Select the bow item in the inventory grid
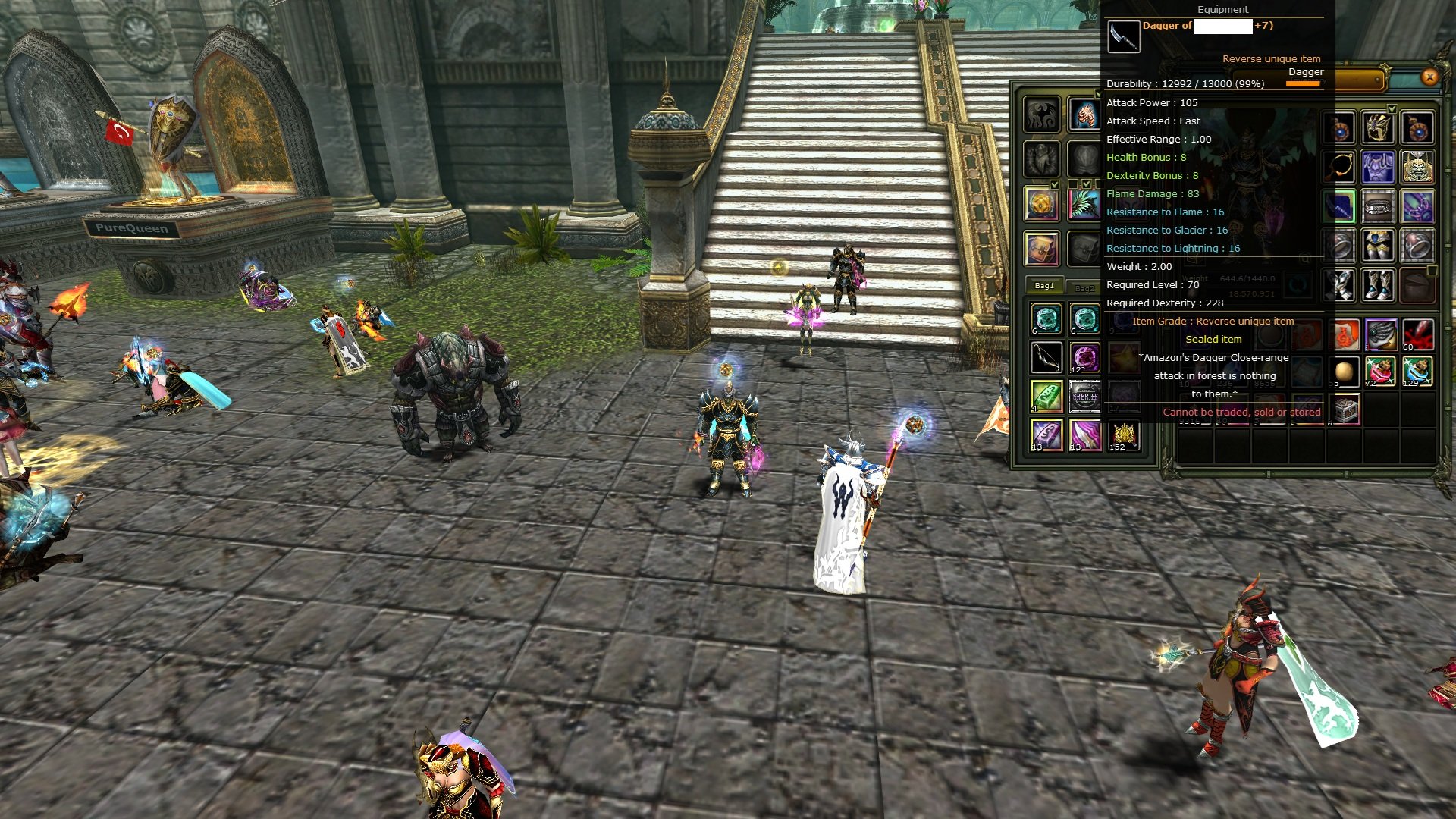The image size is (1456, 819). (1046, 357)
